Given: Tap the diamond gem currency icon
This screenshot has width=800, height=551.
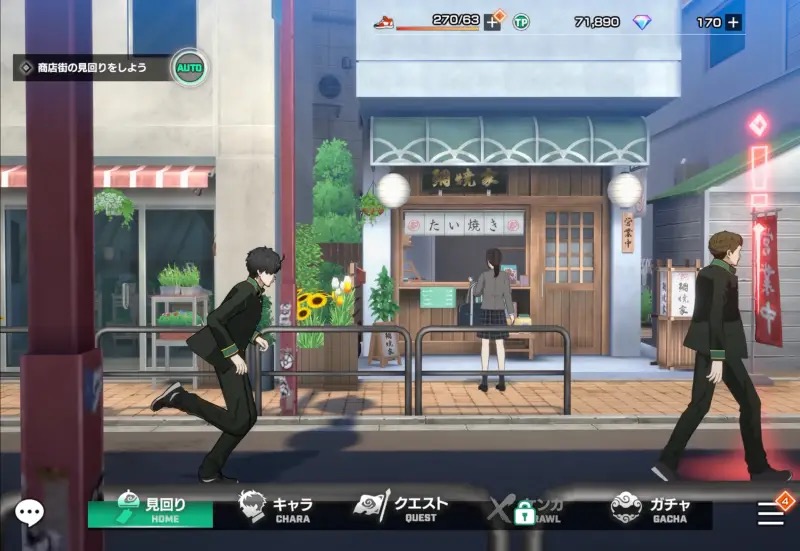Looking at the screenshot, I should [x=642, y=22].
